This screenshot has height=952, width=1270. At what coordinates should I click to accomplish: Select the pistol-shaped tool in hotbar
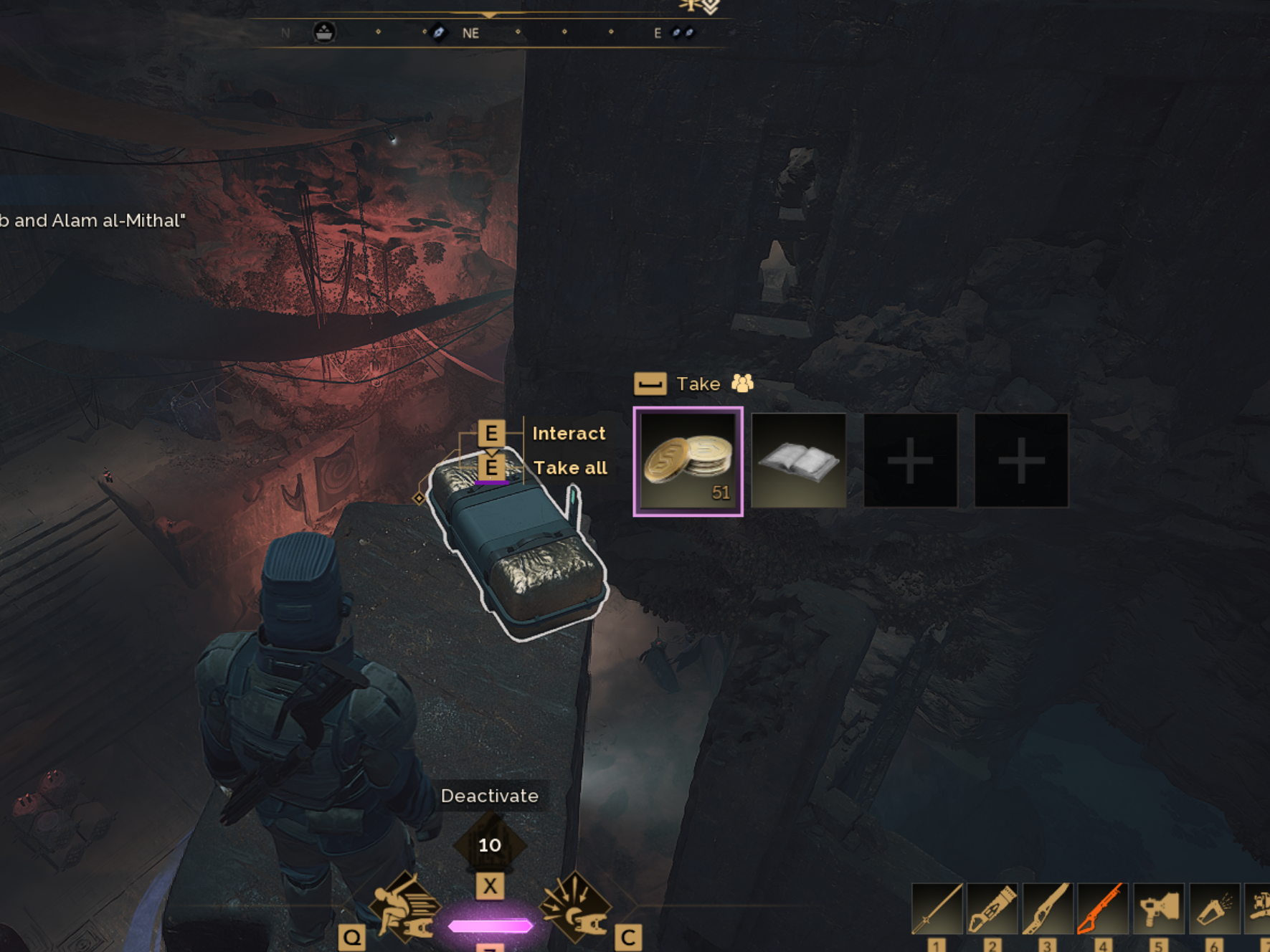click(1158, 909)
